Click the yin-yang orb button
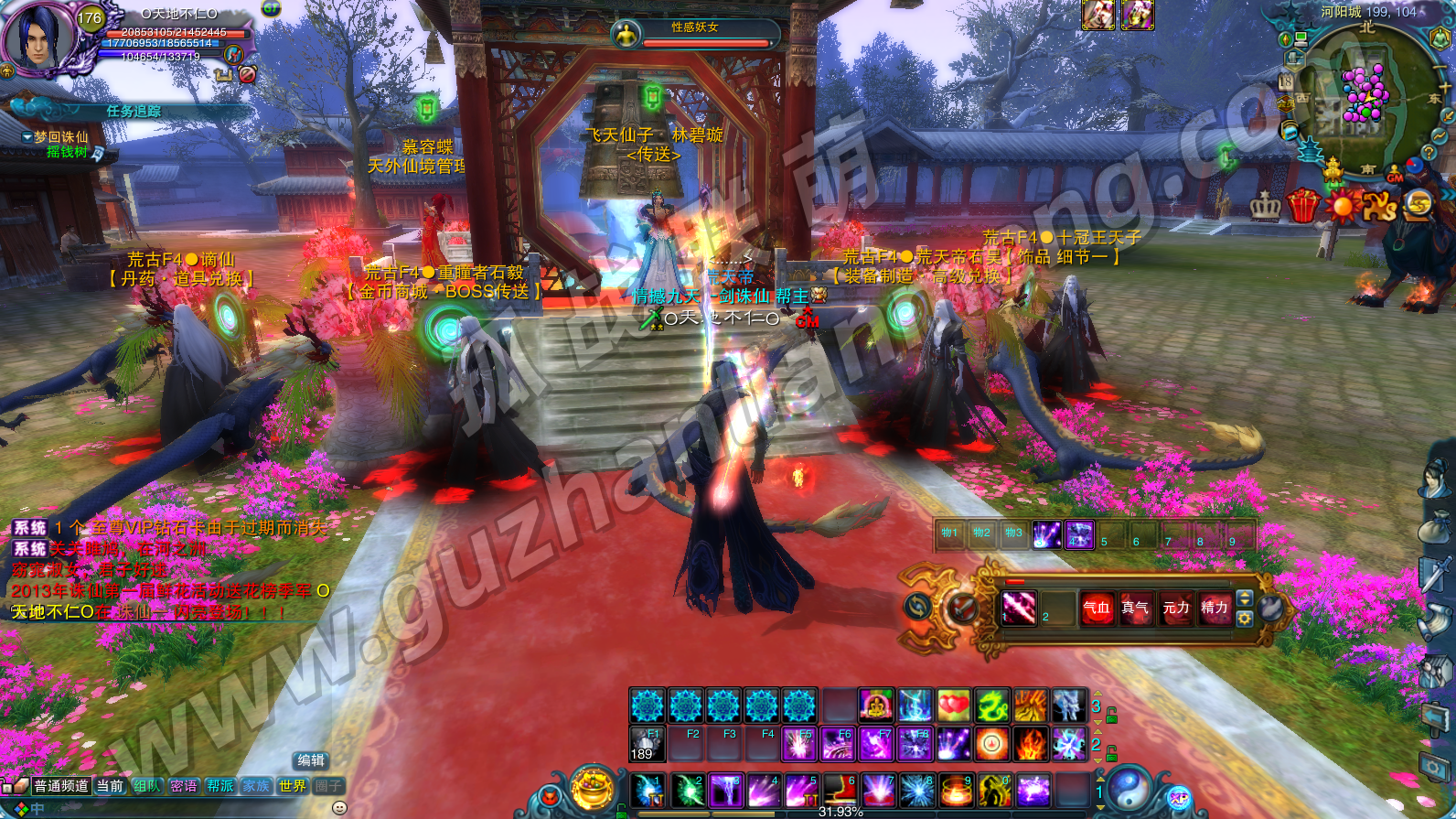 pos(1129,789)
